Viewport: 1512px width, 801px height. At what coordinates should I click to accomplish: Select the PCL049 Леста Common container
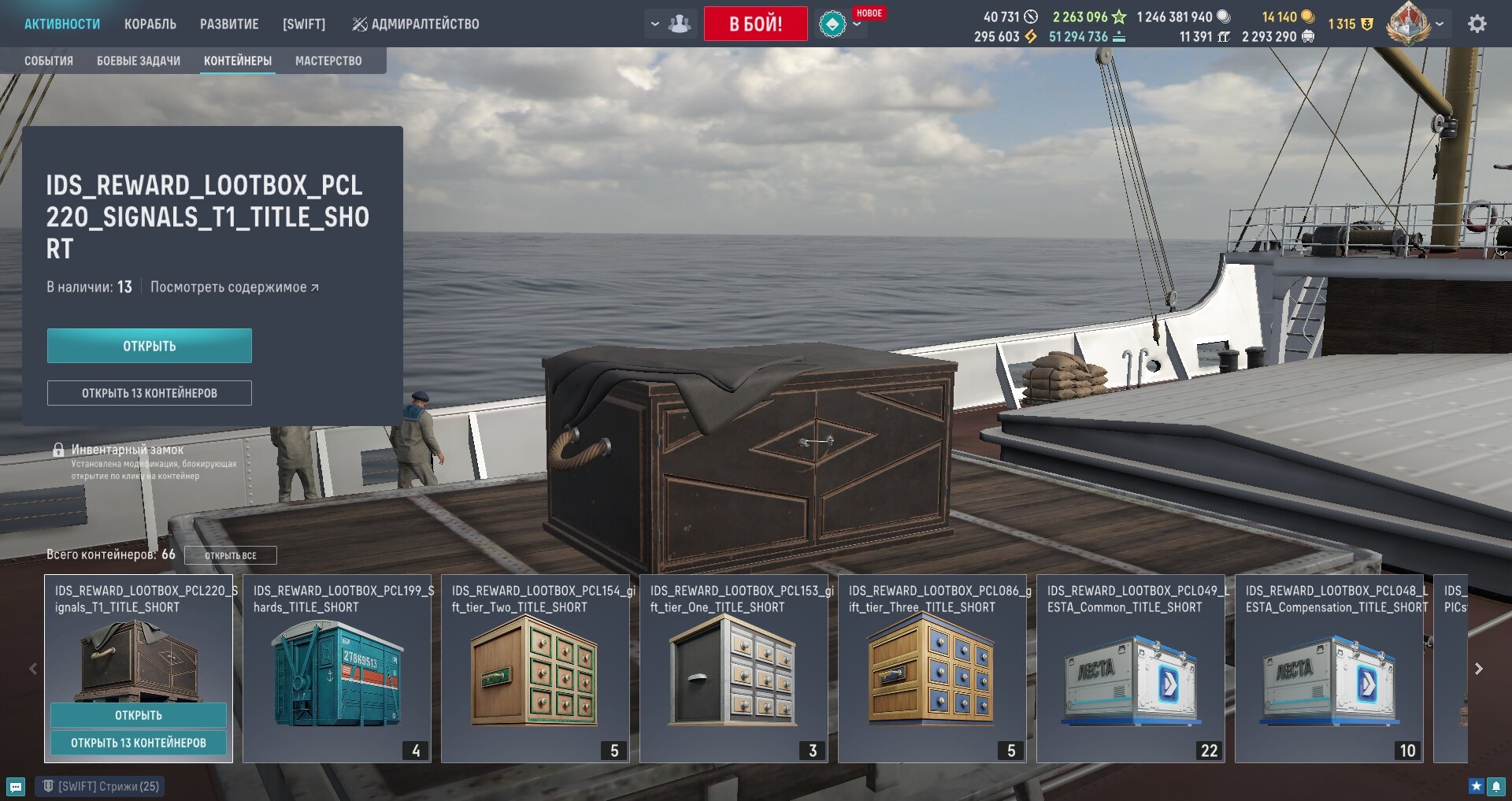(1131, 669)
